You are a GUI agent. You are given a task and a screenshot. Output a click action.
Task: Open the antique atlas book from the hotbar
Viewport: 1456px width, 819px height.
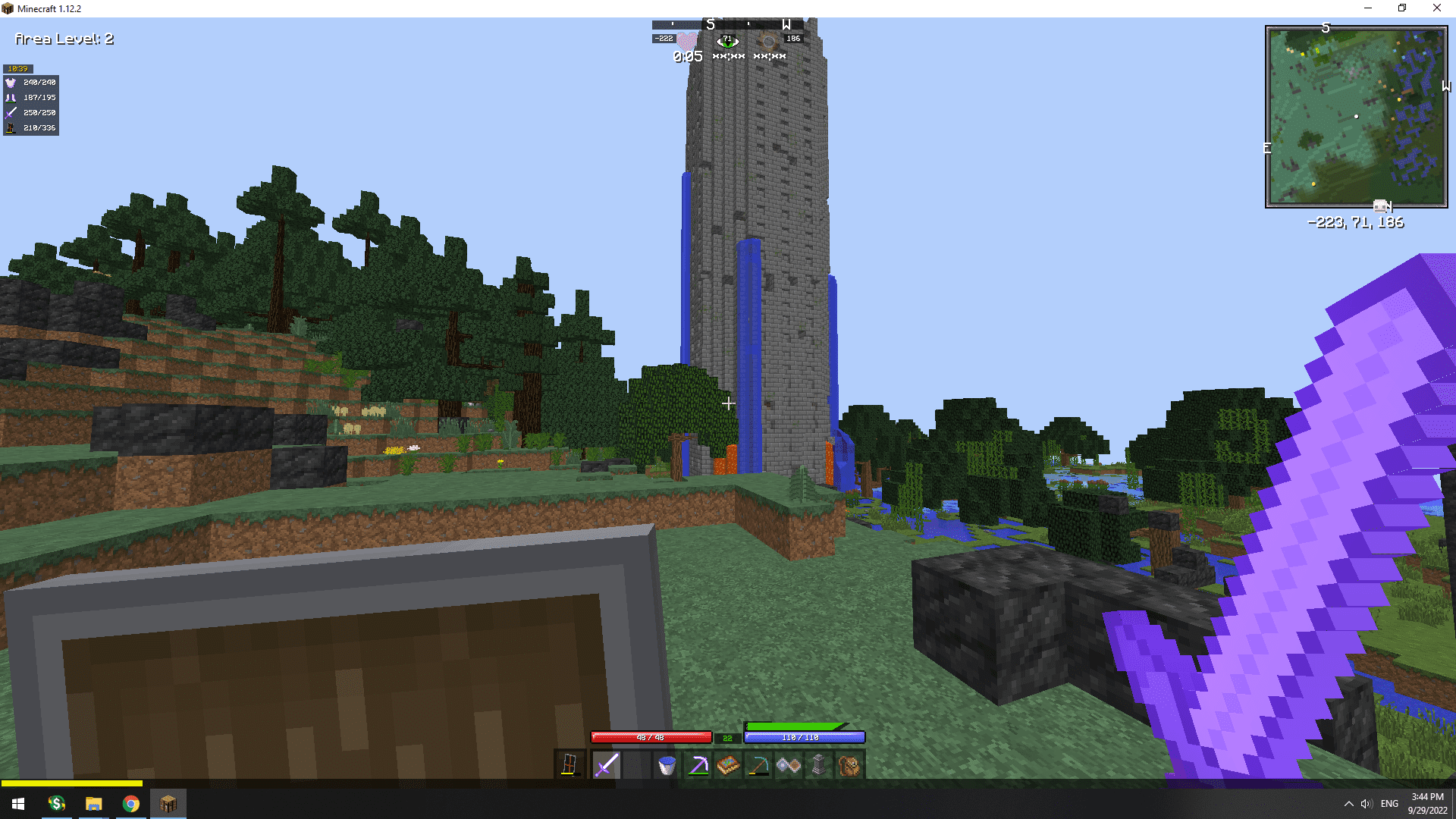point(729,765)
